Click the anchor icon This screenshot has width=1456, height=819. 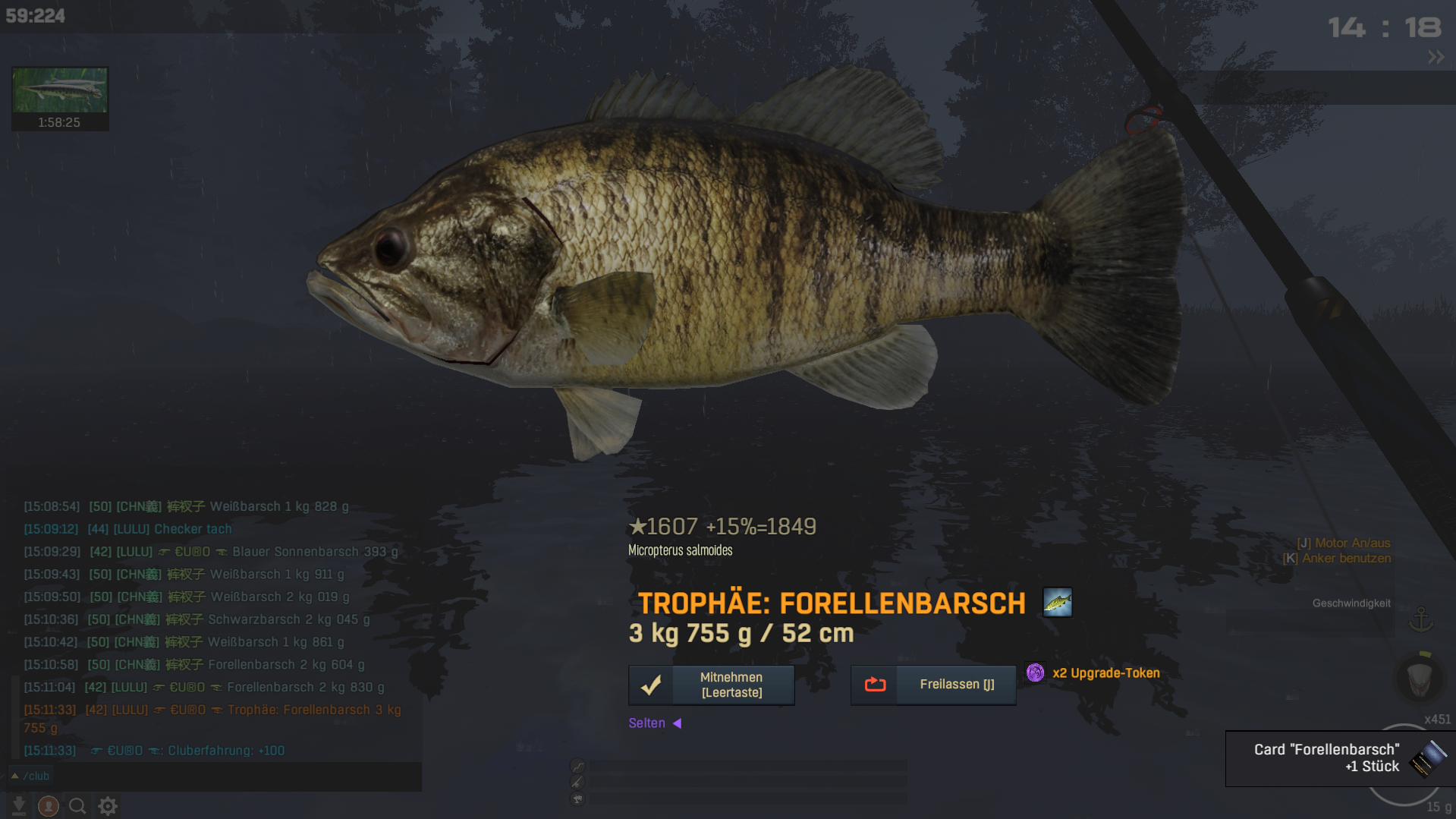pyautogui.click(x=1420, y=619)
